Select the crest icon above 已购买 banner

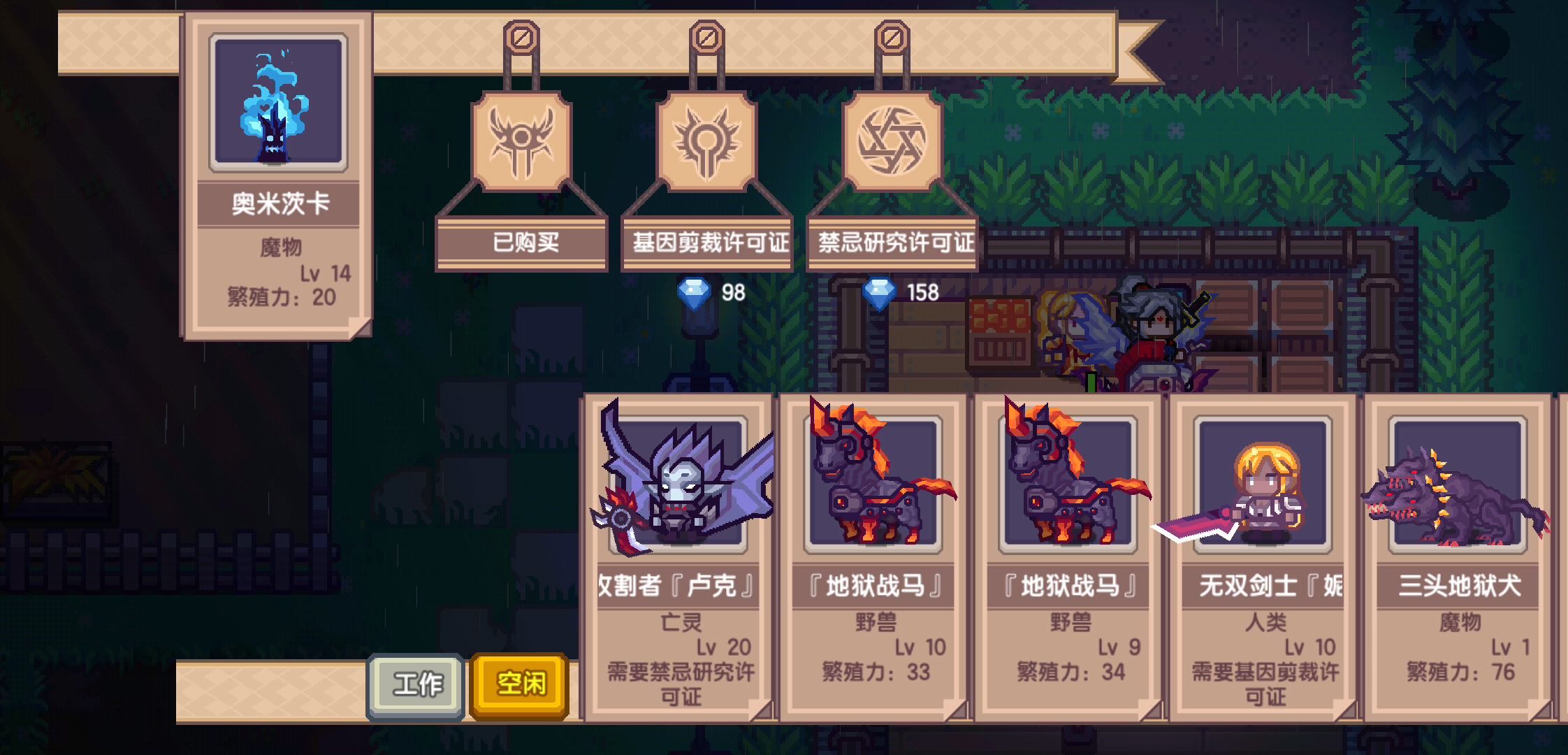(521, 140)
